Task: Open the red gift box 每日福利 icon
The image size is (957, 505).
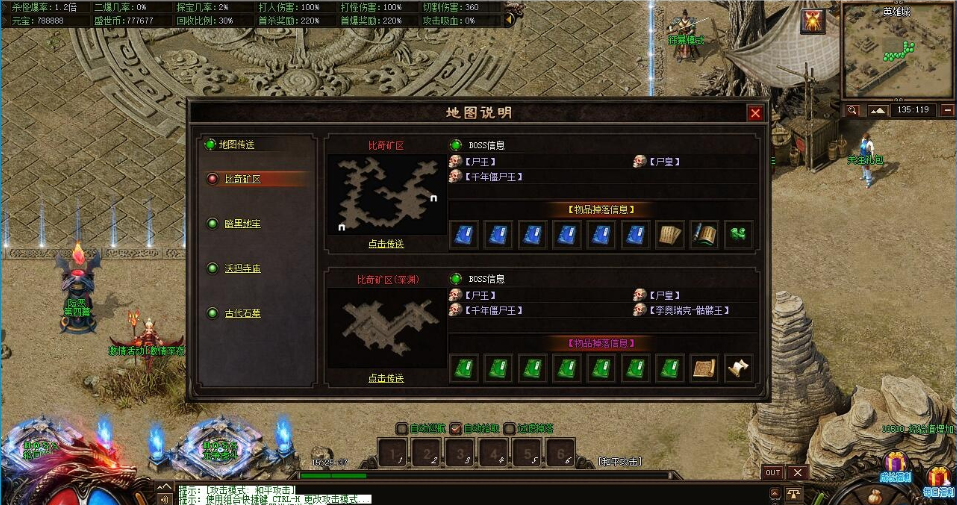Action: (938, 478)
